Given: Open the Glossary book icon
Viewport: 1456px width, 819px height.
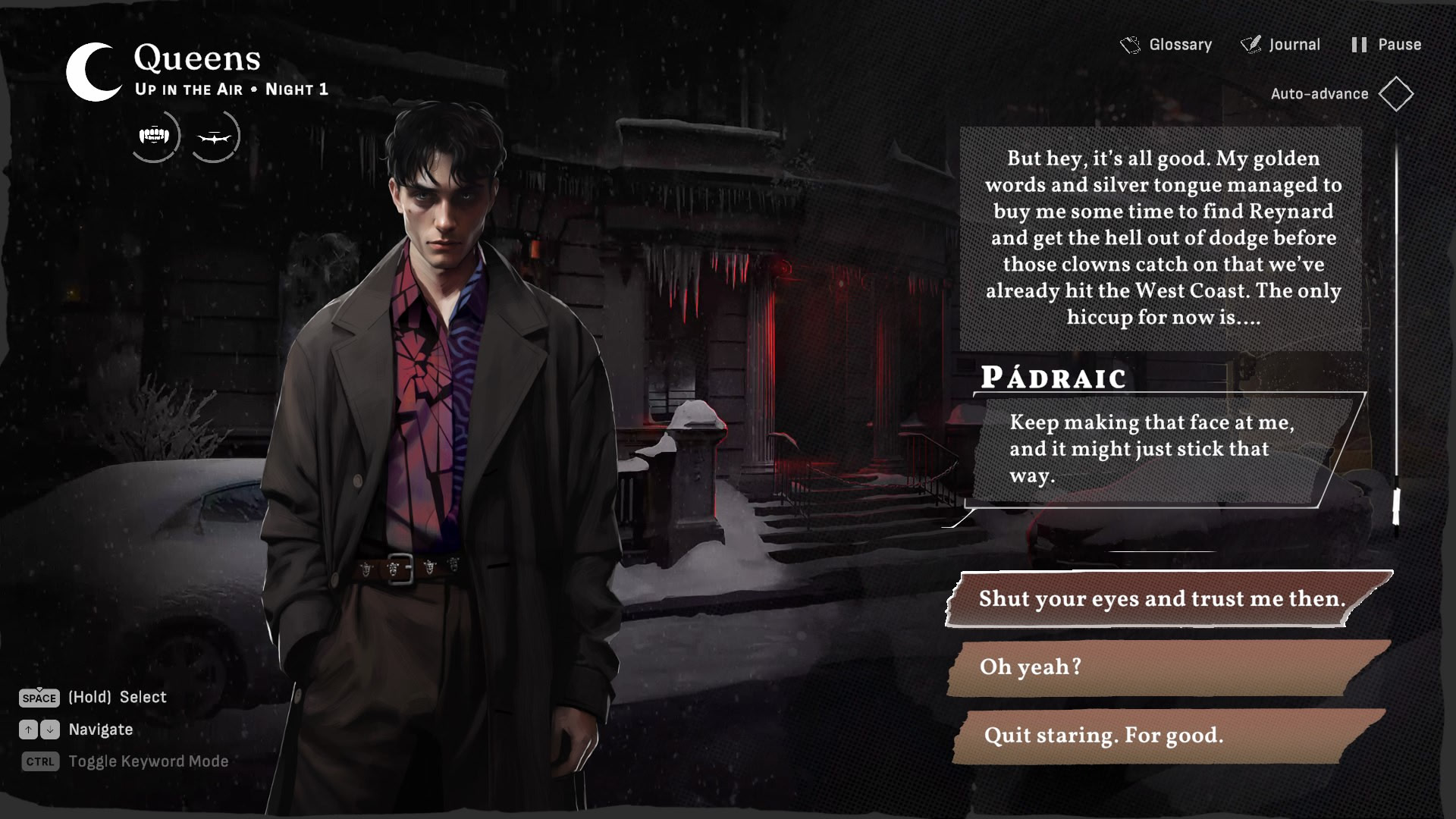Looking at the screenshot, I should [1130, 45].
